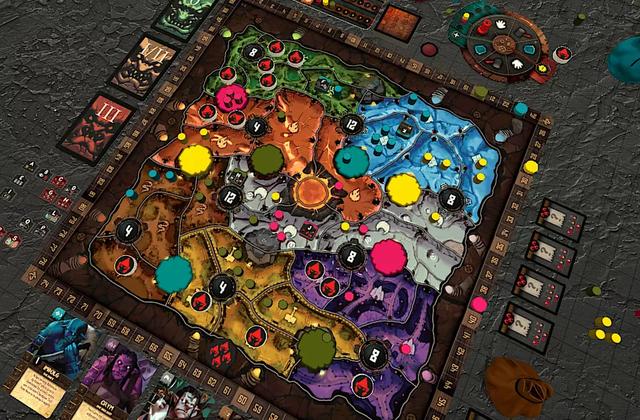Image resolution: width=640 pixels, height=420 pixels.
Task: Select the 8 marker in the purple region
Action: (372, 353)
